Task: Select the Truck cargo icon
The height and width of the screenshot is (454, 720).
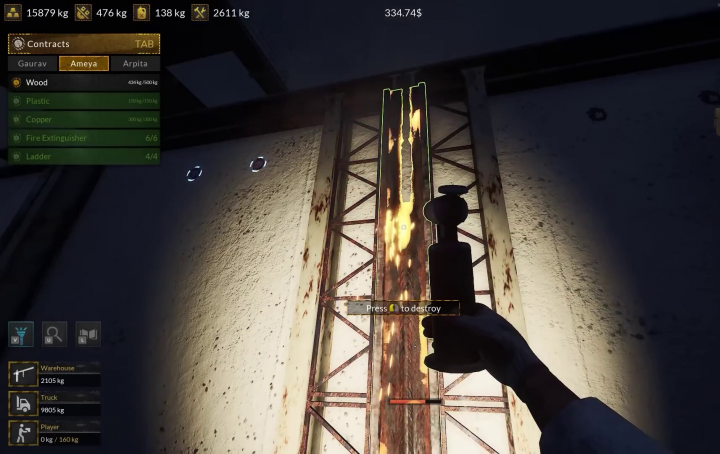Action: (x=22, y=403)
